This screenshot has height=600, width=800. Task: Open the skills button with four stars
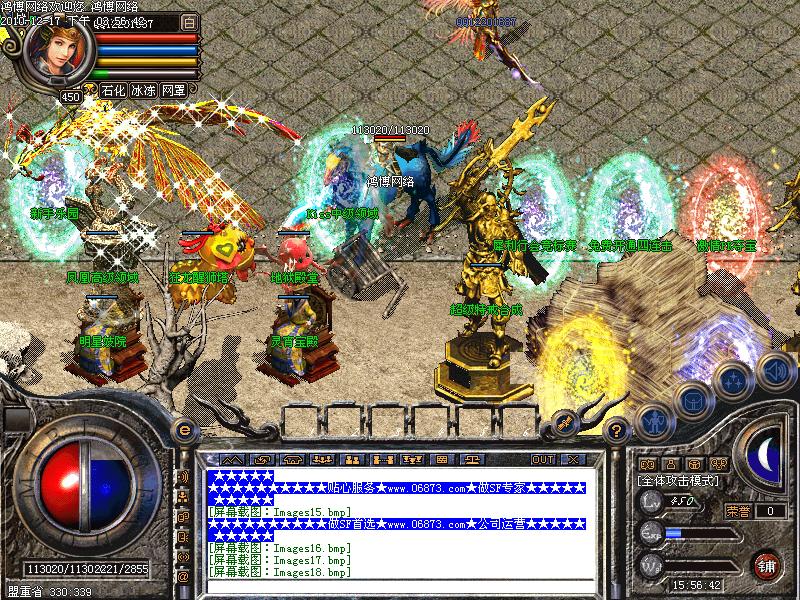(733, 380)
